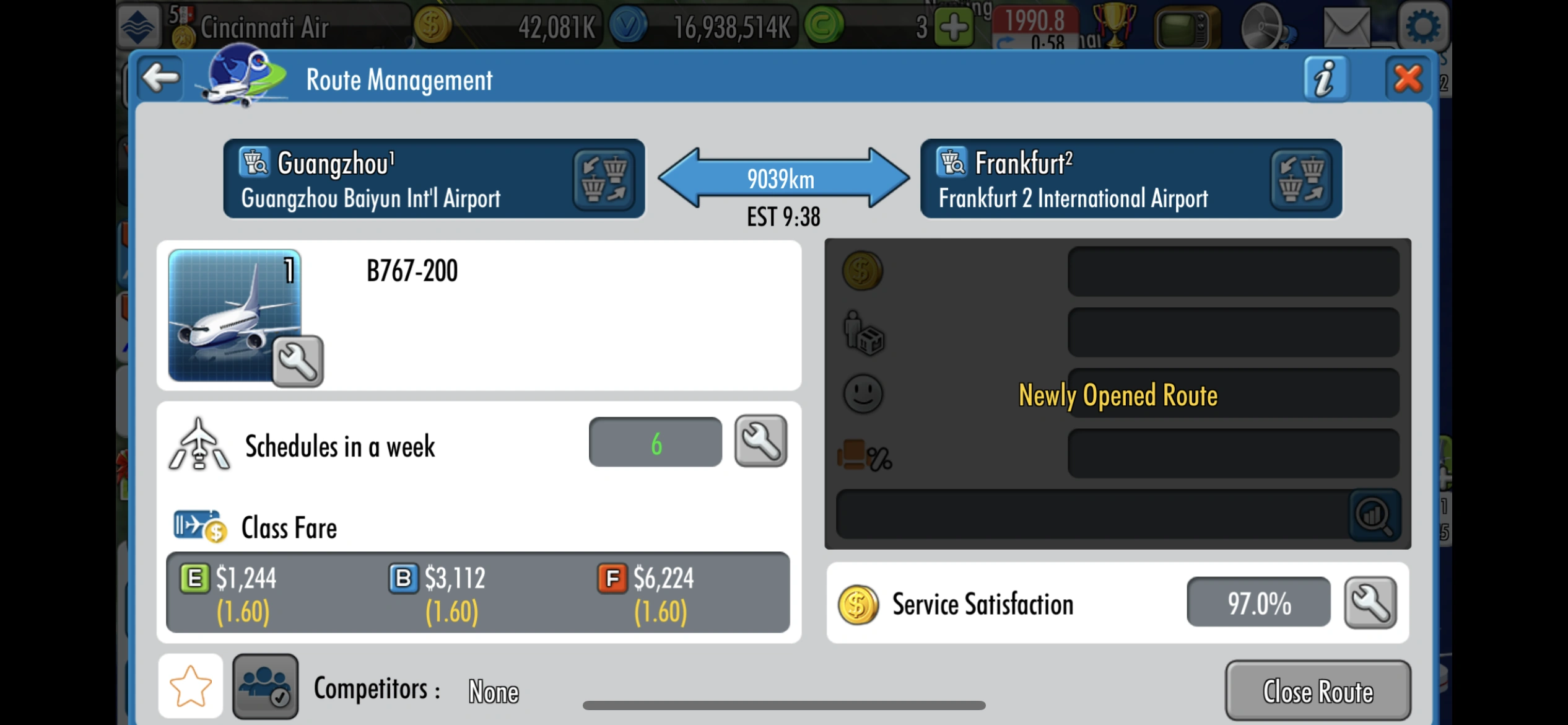Adjust Schedules in a week via wrench icon
The width and height of the screenshot is (1568, 725).
click(760, 441)
